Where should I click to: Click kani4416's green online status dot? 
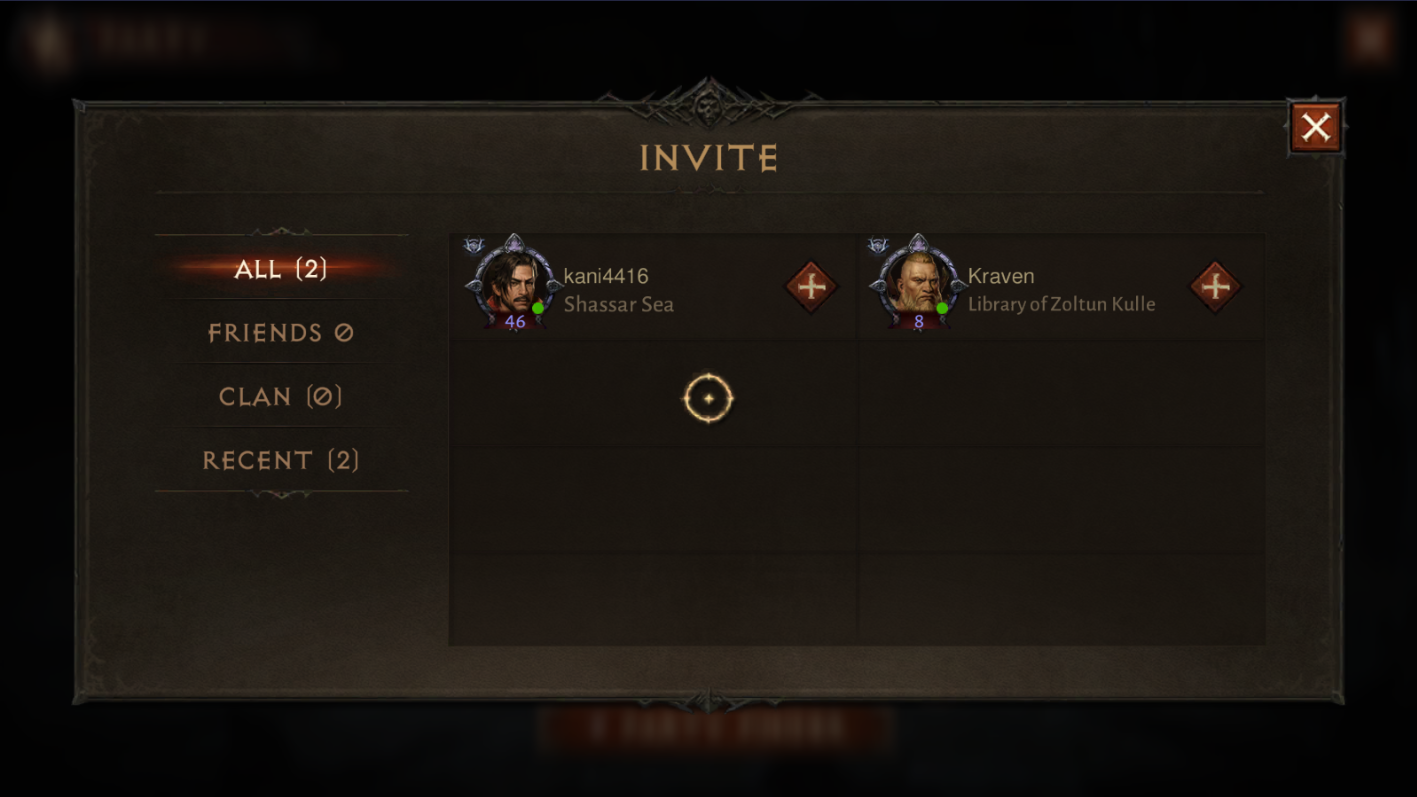click(540, 309)
